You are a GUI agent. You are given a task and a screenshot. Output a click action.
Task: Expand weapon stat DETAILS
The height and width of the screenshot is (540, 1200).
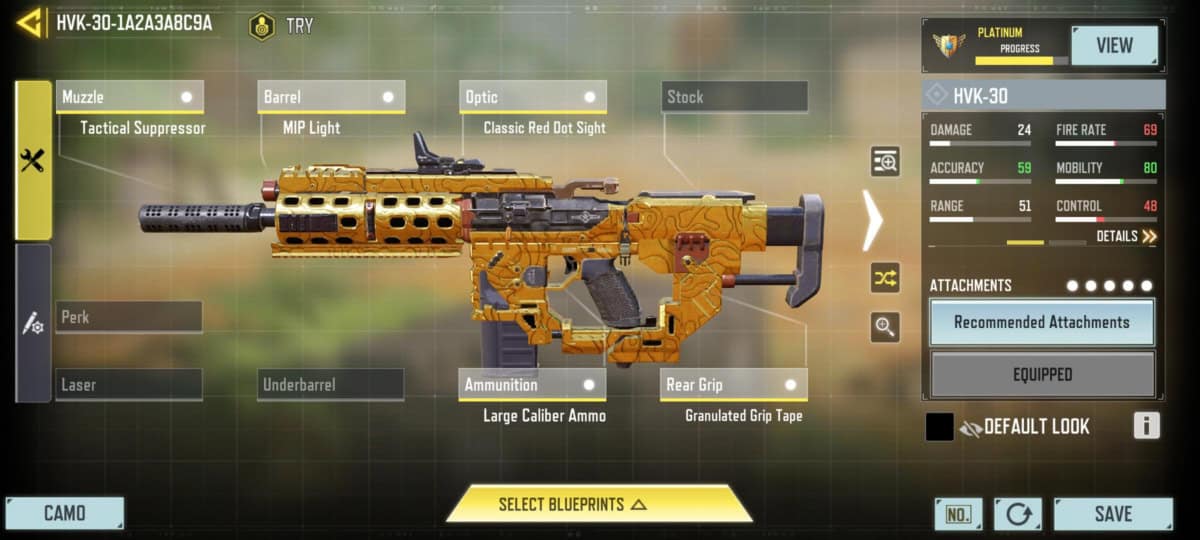[x=1126, y=237]
